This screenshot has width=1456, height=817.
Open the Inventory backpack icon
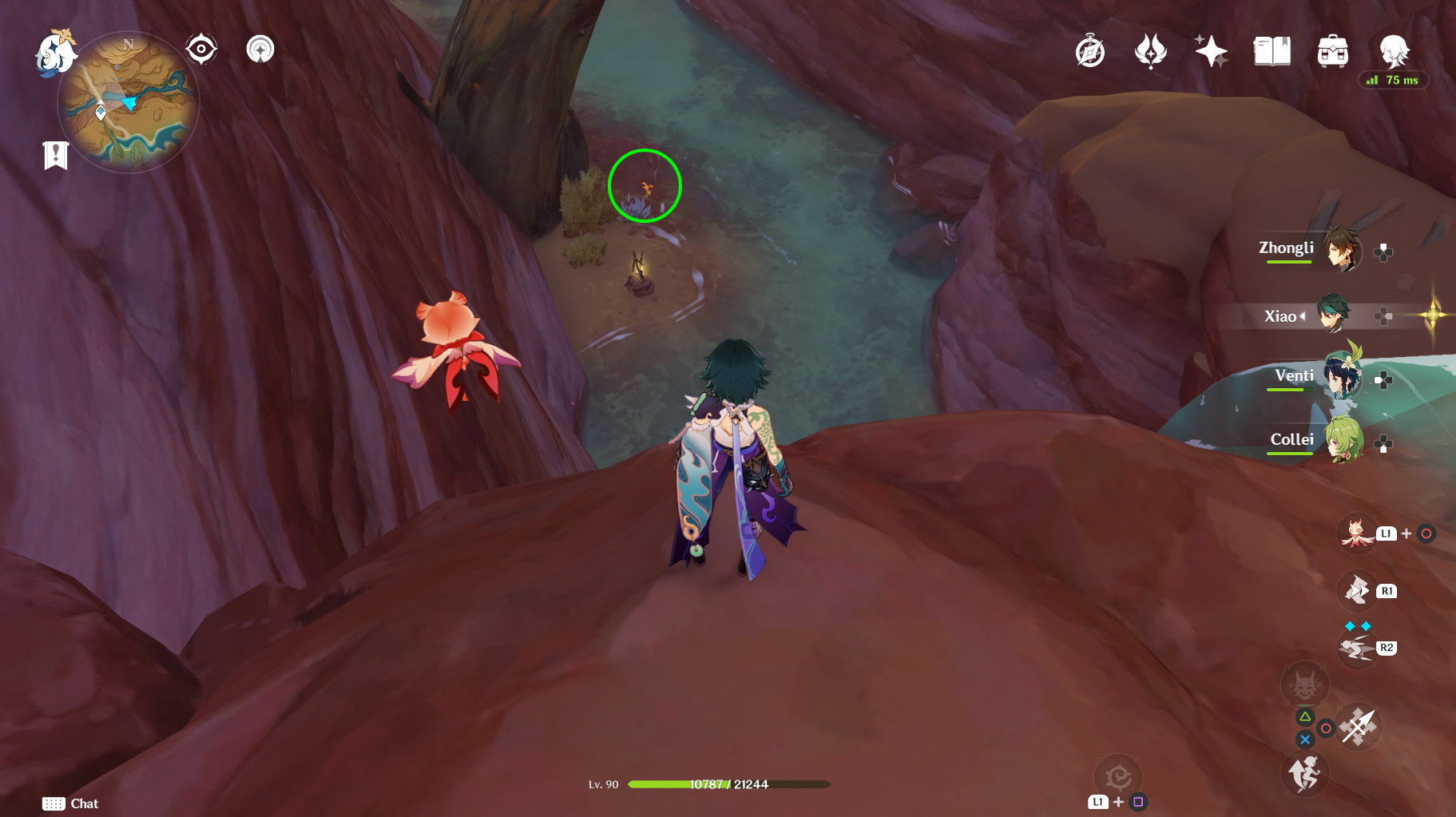tap(1331, 51)
